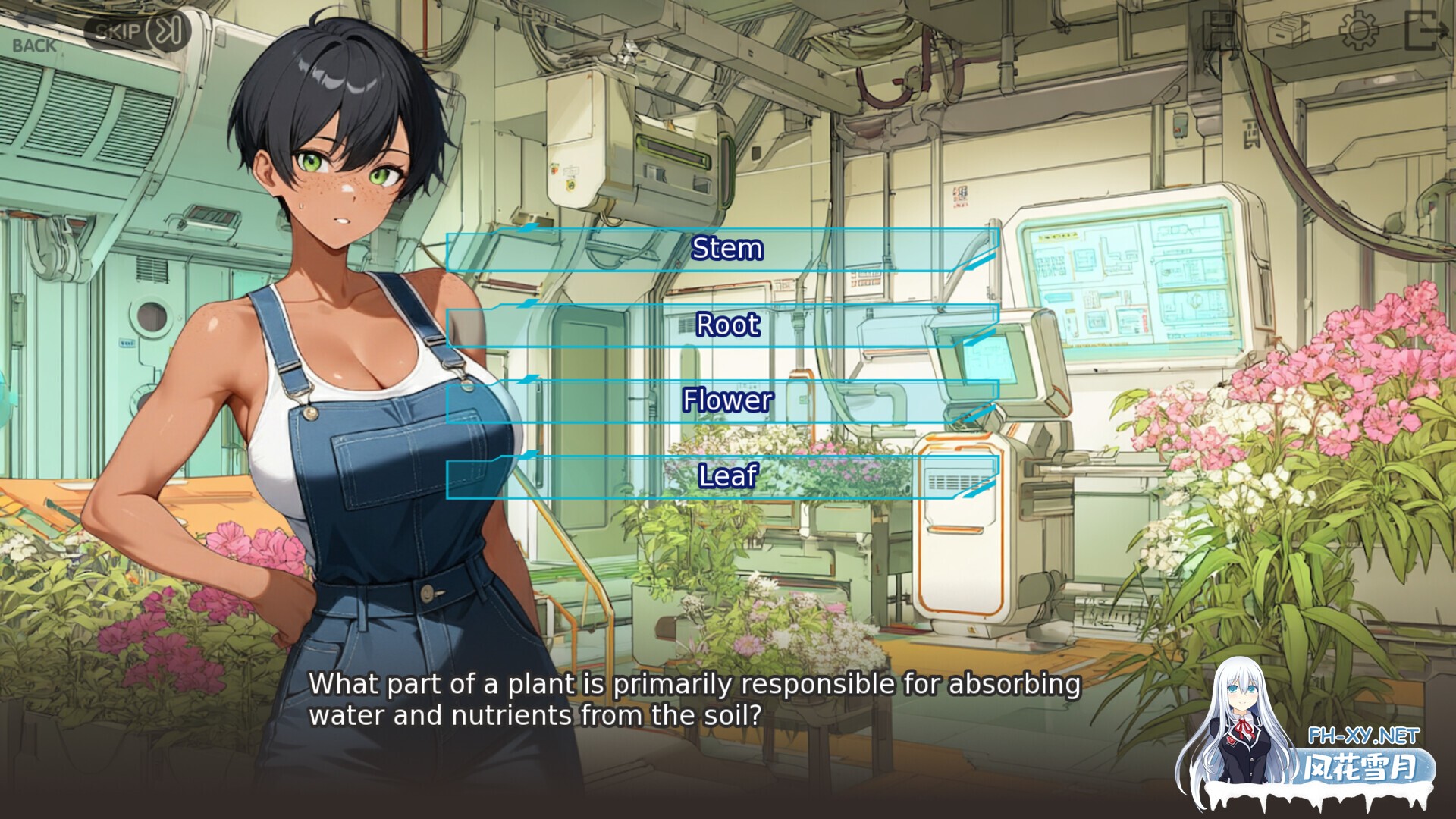The height and width of the screenshot is (819, 1456).
Task: Click the exit door icon at top right
Action: 1426,29
